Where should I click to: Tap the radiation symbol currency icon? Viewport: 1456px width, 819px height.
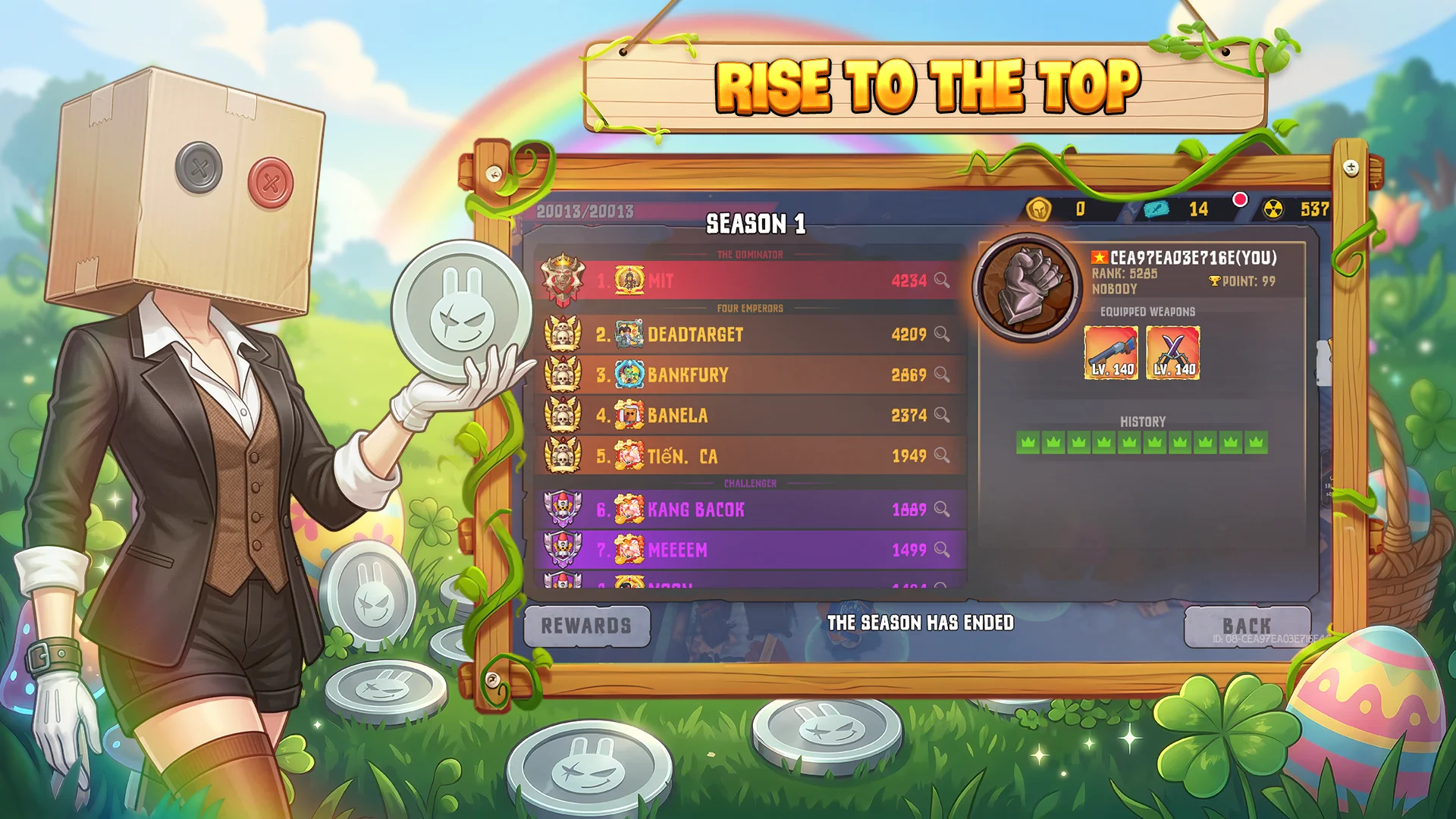(x=1273, y=209)
